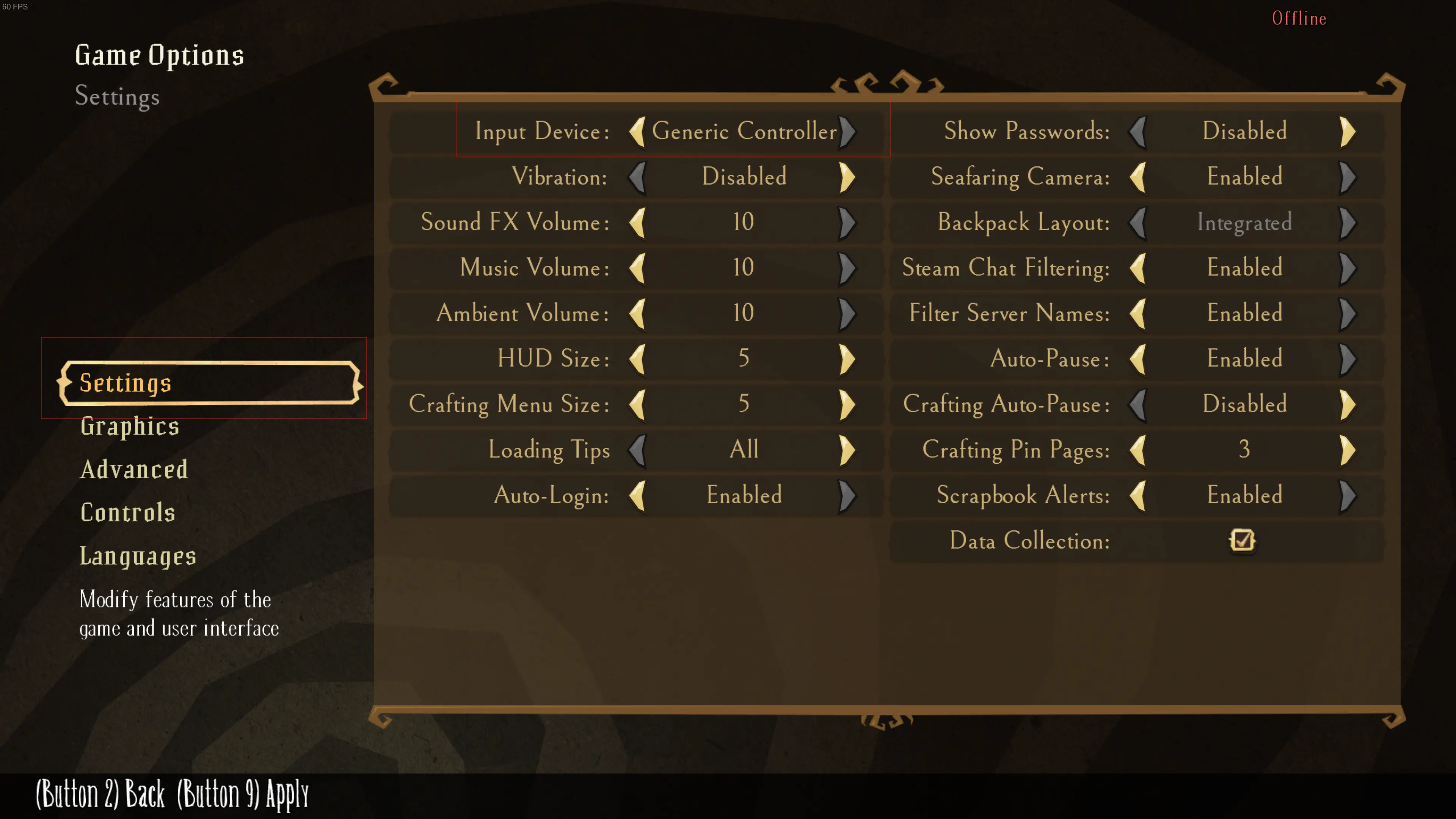
Task: Change Auto-Login using its left arrow
Action: (637, 495)
